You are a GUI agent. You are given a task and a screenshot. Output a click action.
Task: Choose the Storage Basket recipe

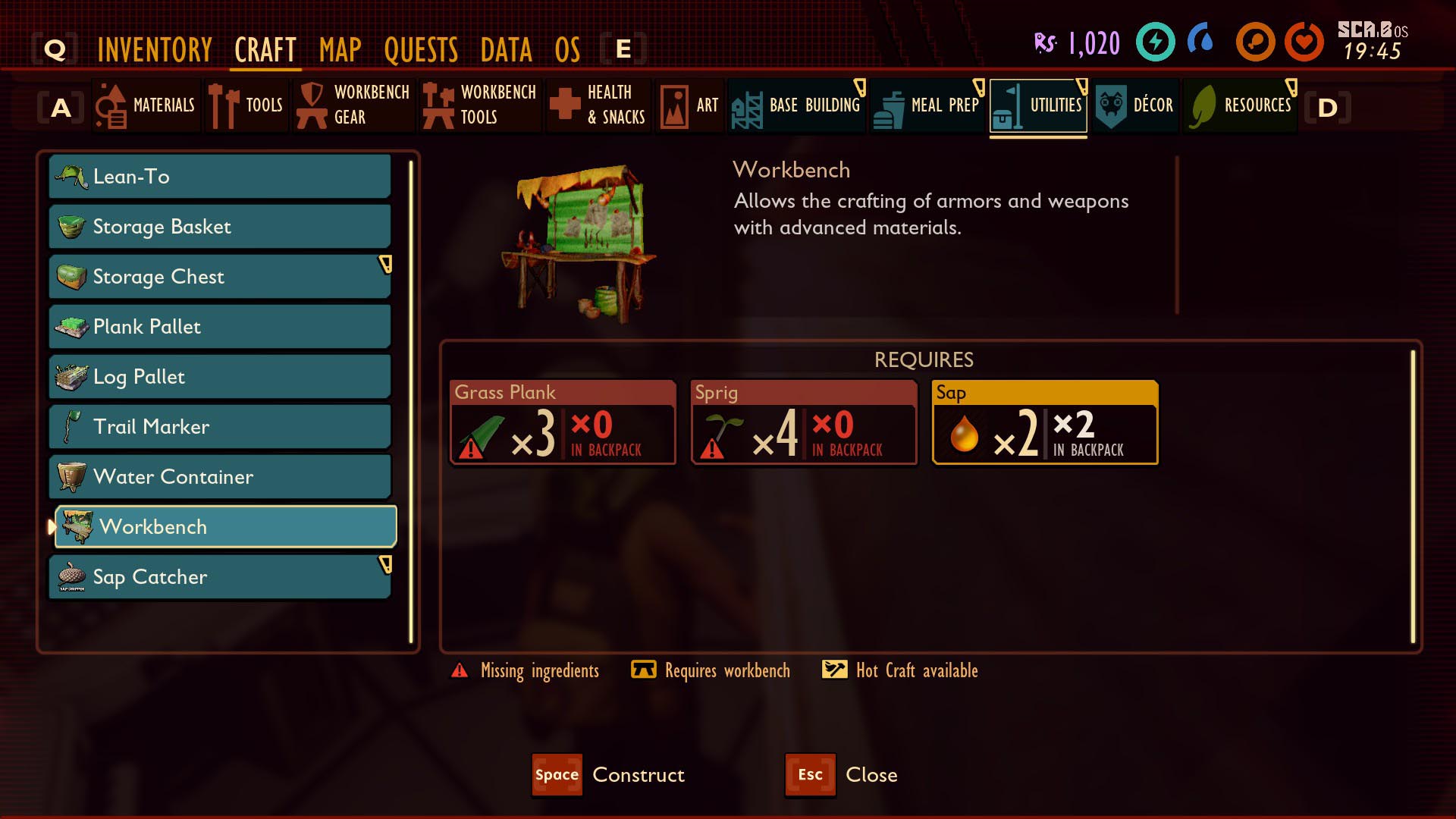pos(220,227)
